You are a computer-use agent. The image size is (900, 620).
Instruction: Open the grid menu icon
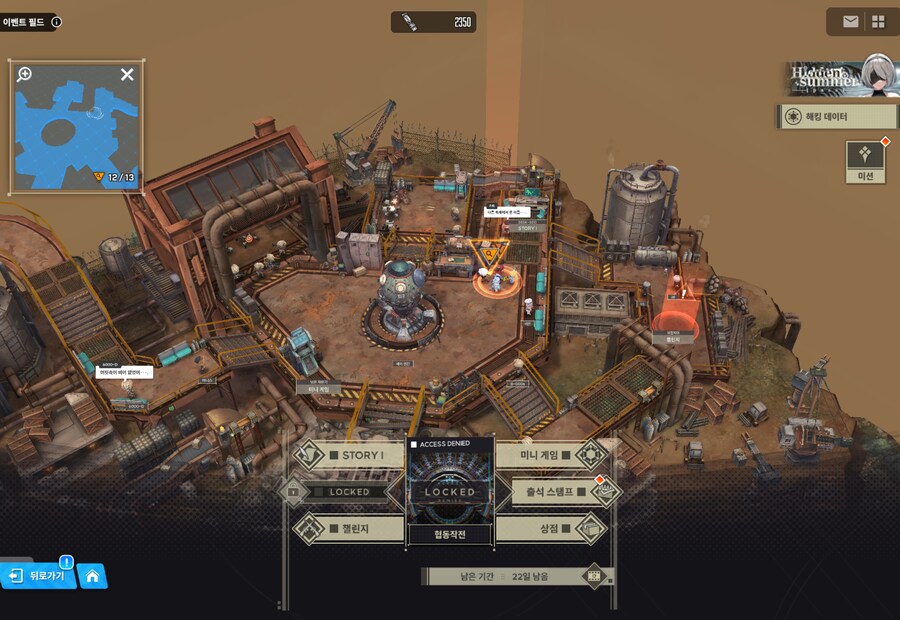pos(878,22)
